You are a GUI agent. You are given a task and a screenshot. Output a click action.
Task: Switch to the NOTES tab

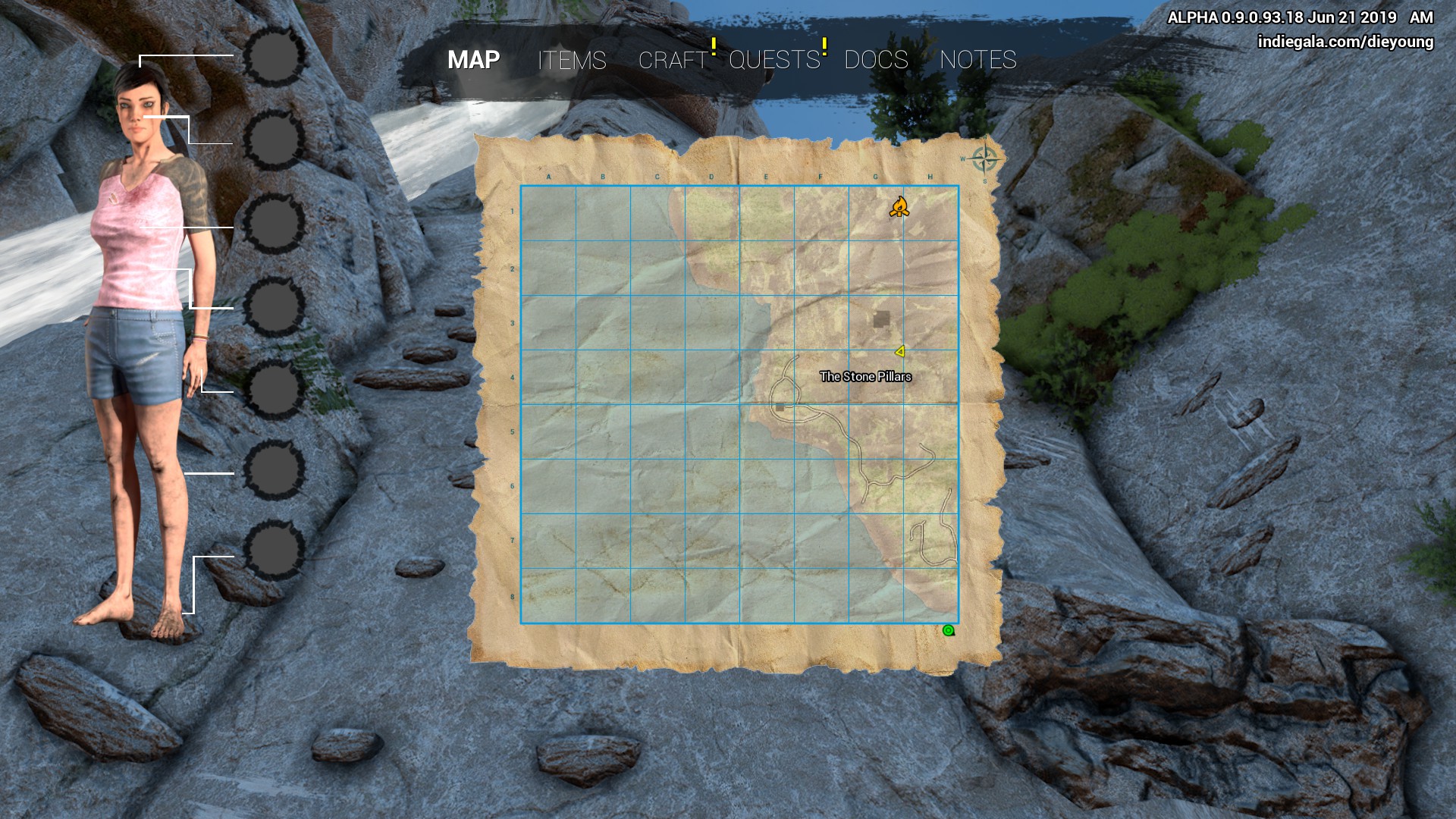977,60
